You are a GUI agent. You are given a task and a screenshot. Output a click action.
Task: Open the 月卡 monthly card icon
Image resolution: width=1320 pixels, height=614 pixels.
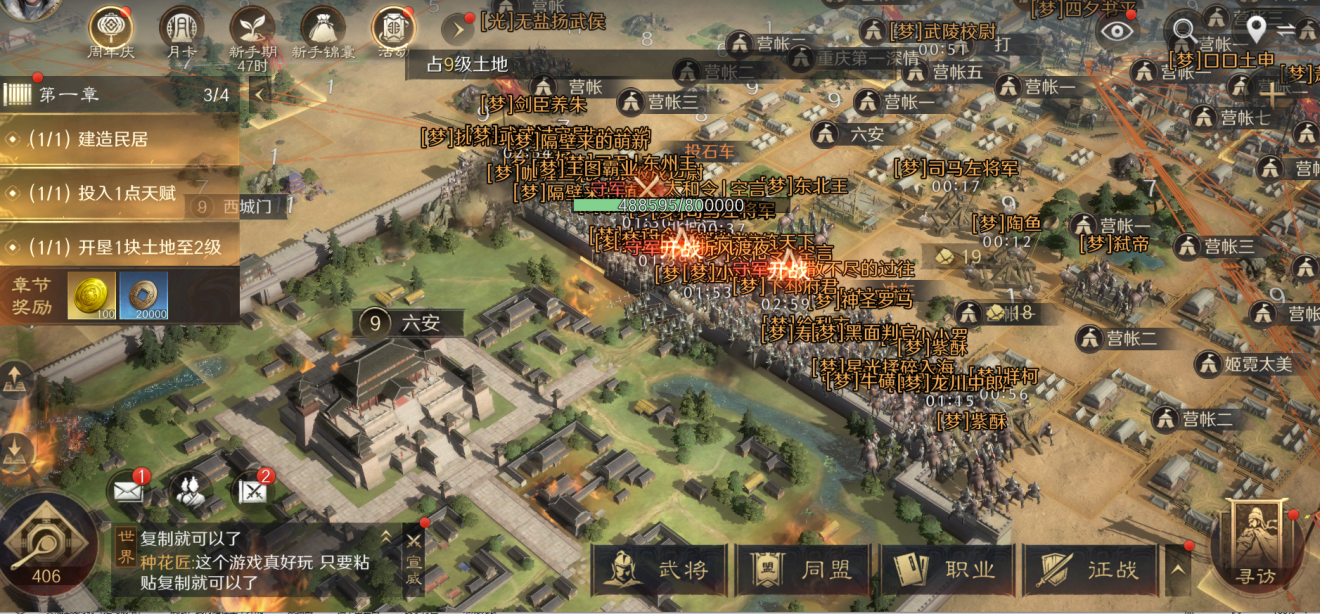click(182, 30)
